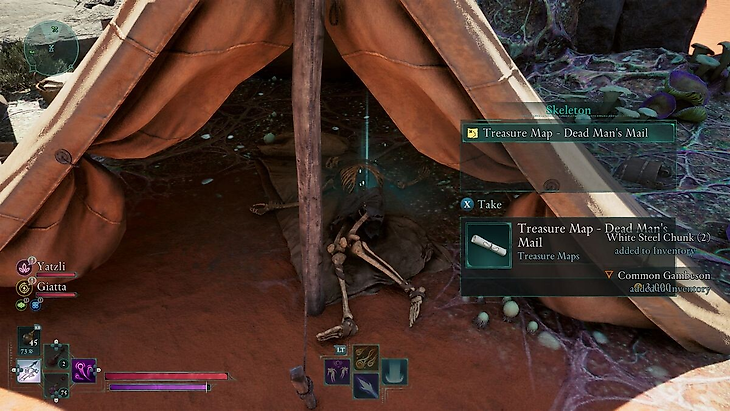Viewport: 730px width, 411px height.
Task: Activate the blue feather-shaped ability
Action: pos(365,385)
